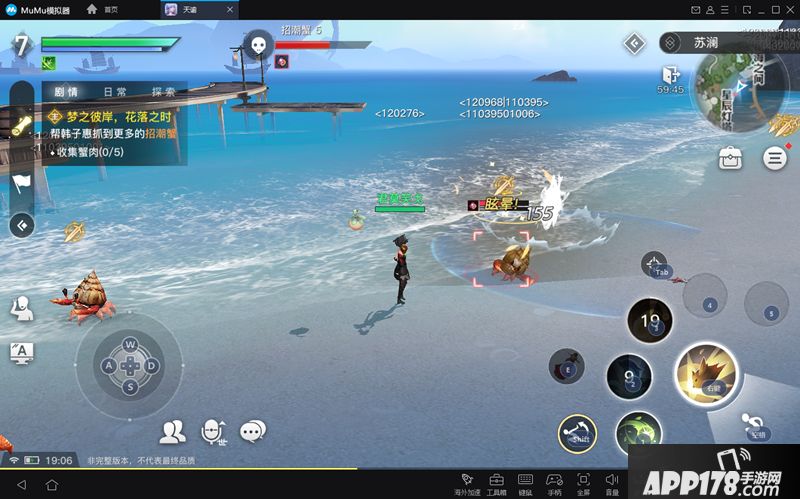
Task: Open the three-line main menu button
Action: (774, 158)
